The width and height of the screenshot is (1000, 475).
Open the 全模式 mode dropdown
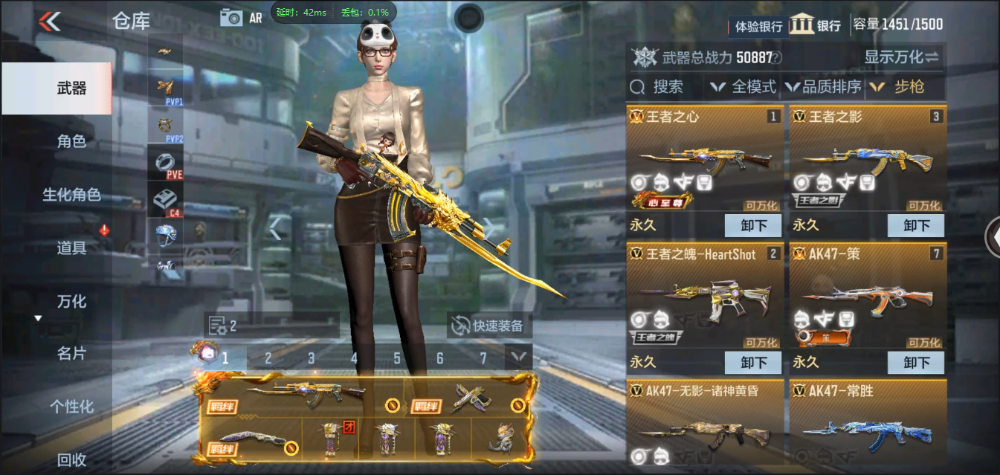[743, 87]
